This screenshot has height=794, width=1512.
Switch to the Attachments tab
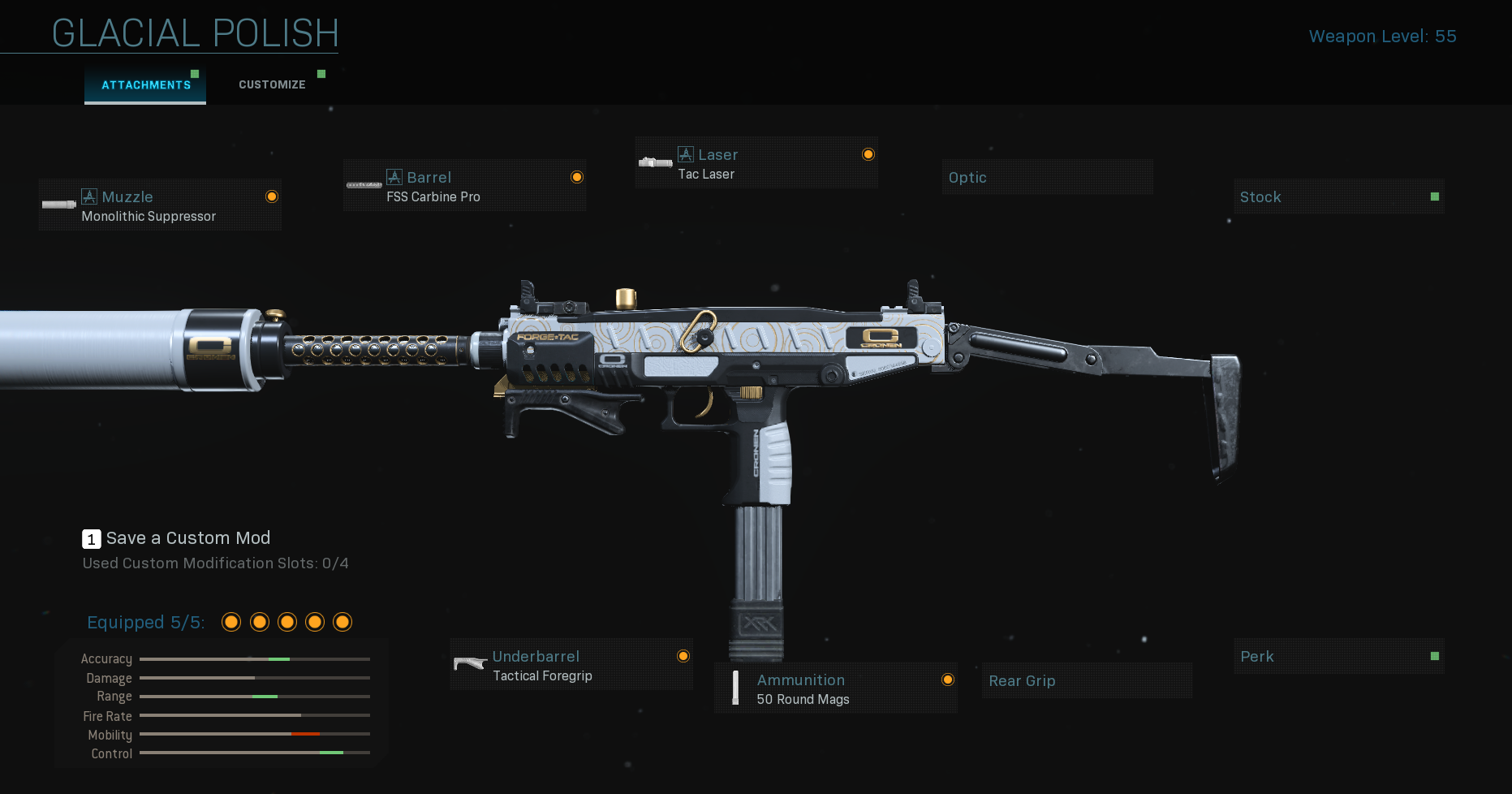click(x=146, y=85)
